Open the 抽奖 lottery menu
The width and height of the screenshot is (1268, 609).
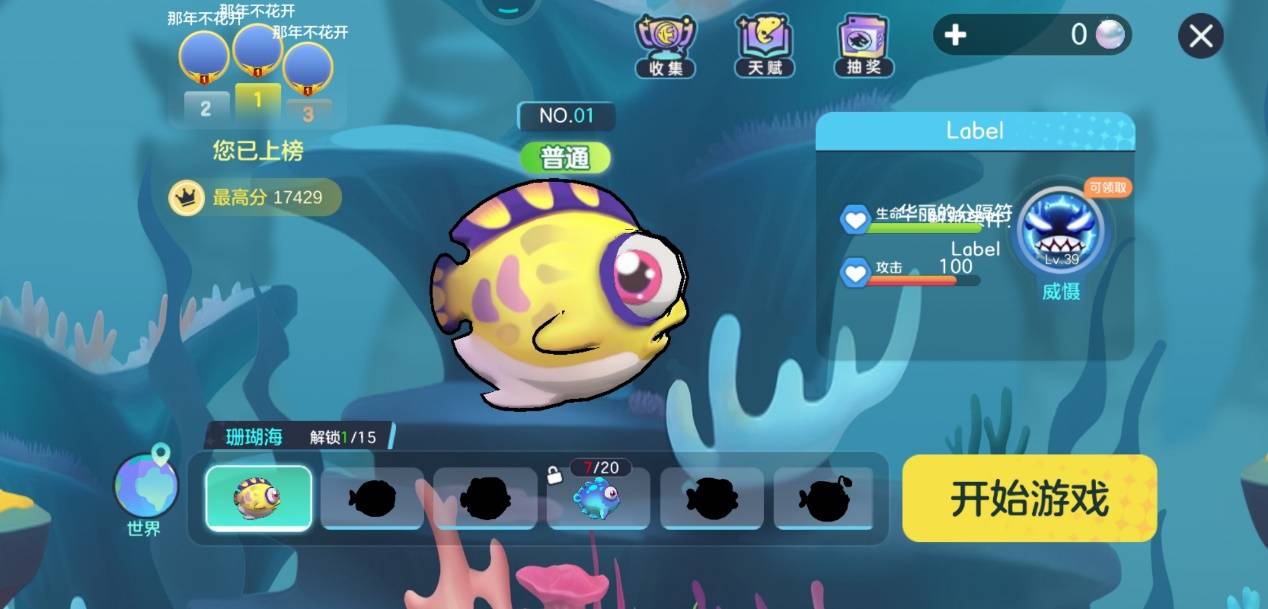pyautogui.click(x=865, y=45)
